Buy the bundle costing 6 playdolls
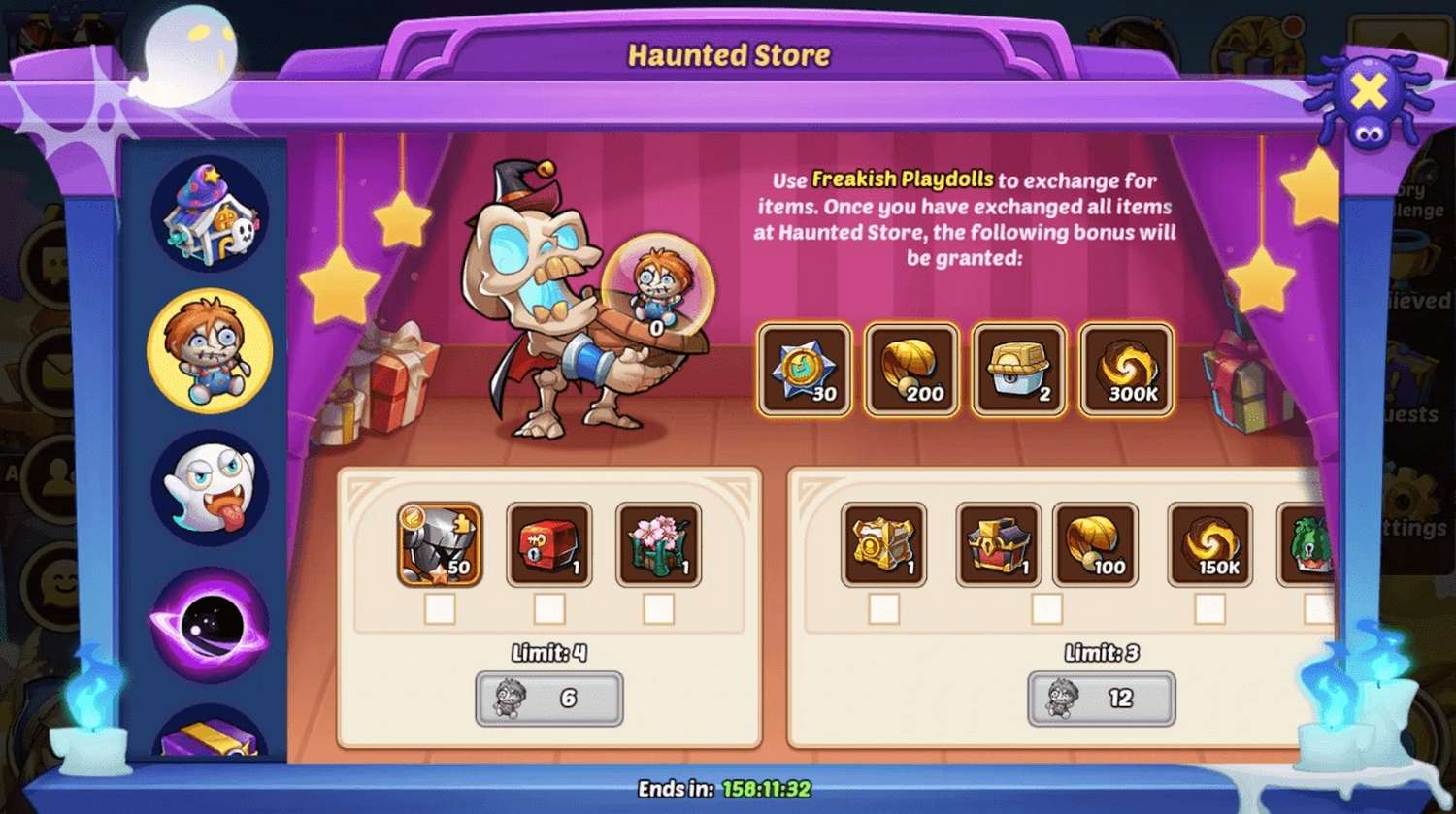The image size is (1456, 814). click(x=548, y=699)
